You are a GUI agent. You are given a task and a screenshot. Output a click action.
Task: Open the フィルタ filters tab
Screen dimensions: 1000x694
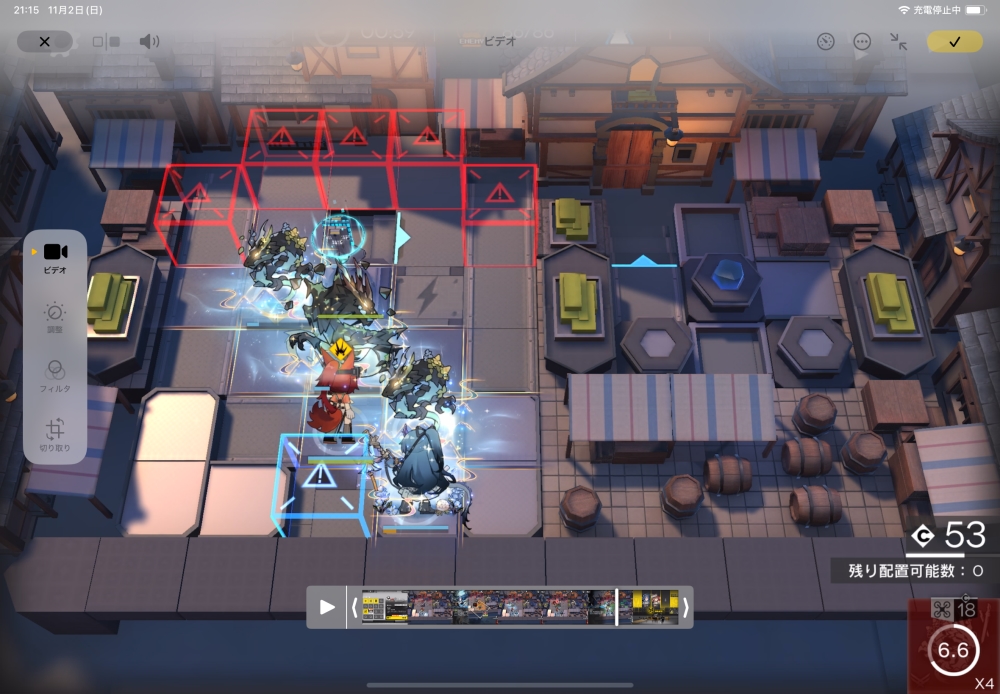click(x=55, y=375)
